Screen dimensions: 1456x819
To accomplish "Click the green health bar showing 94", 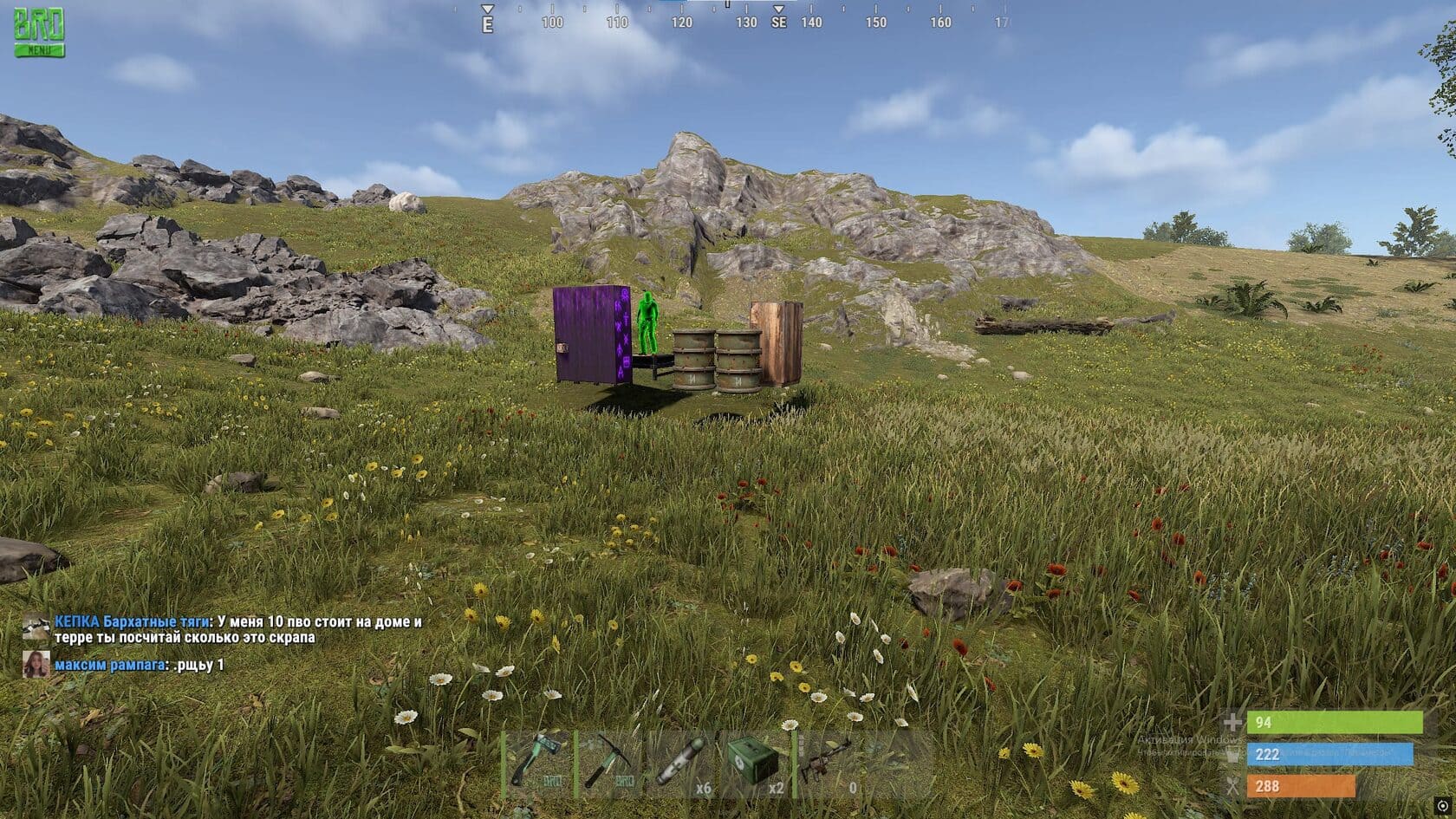I will click(x=1335, y=722).
